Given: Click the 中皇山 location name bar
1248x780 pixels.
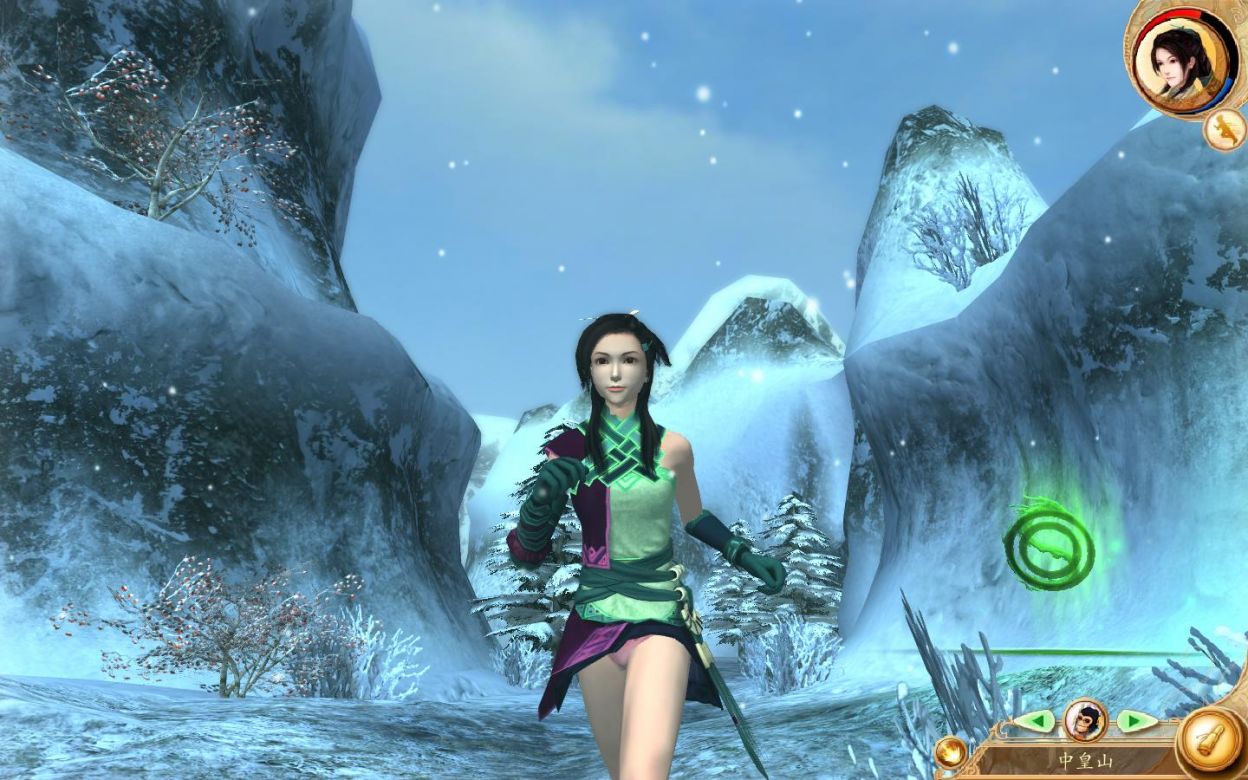Looking at the screenshot, I should [1085, 761].
